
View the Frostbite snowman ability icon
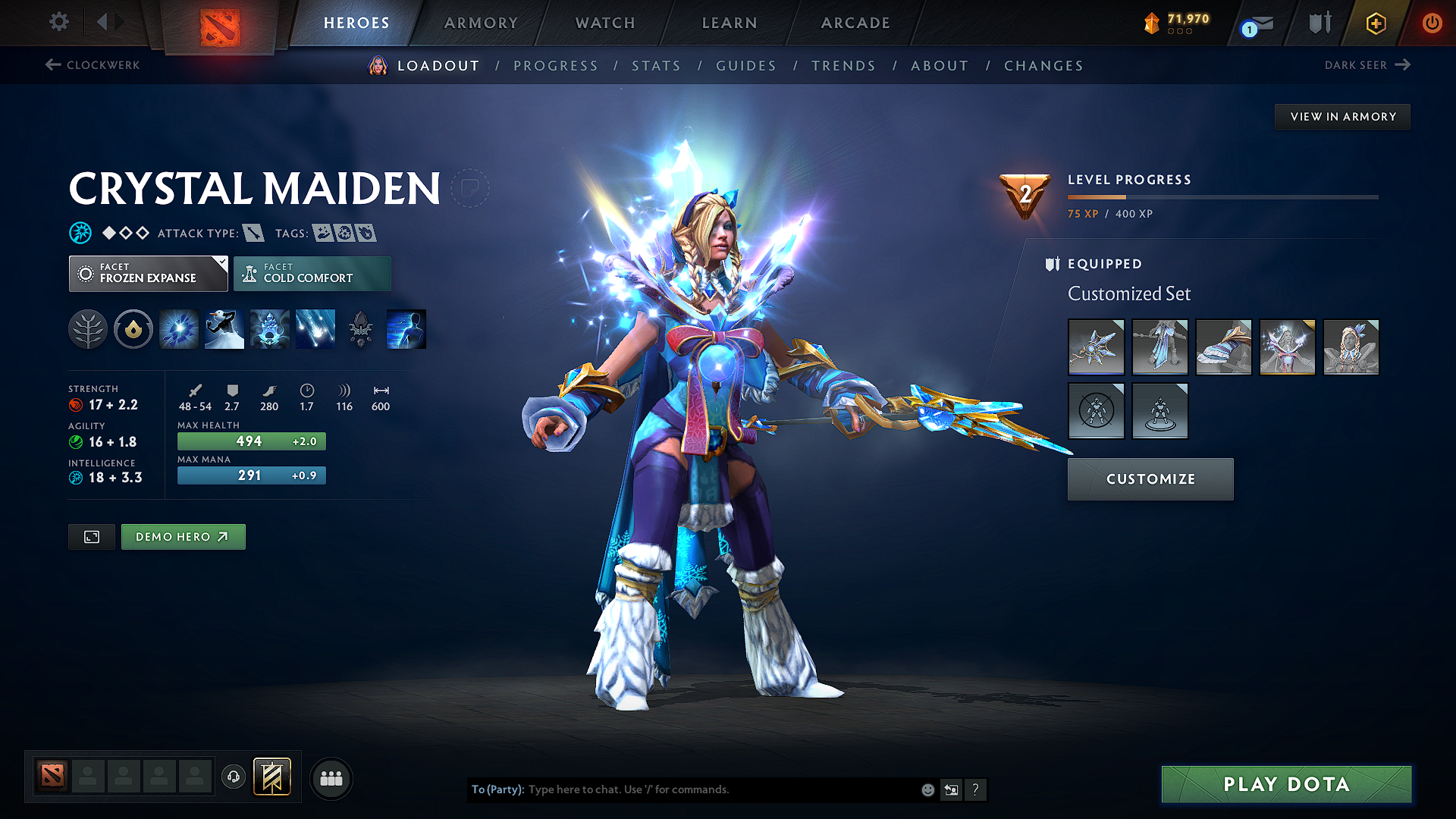(x=224, y=328)
